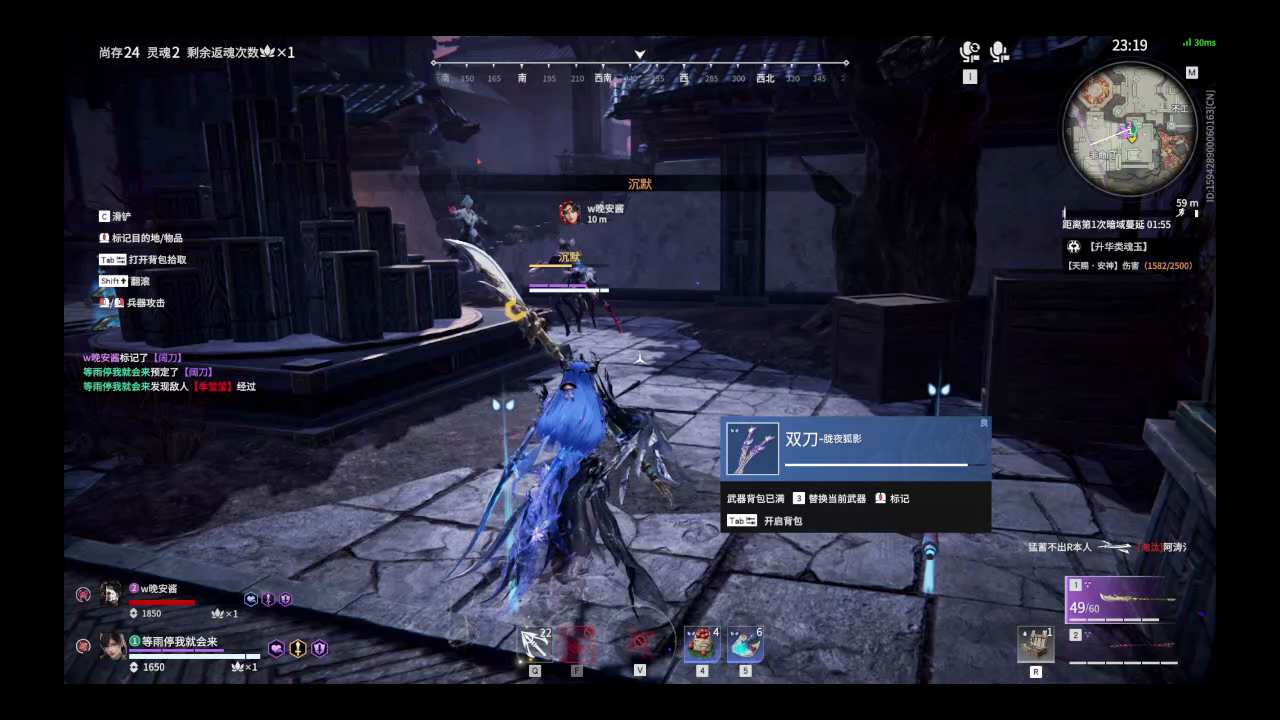
Task: Click the red ultimate skill icon
Action: click(577, 645)
